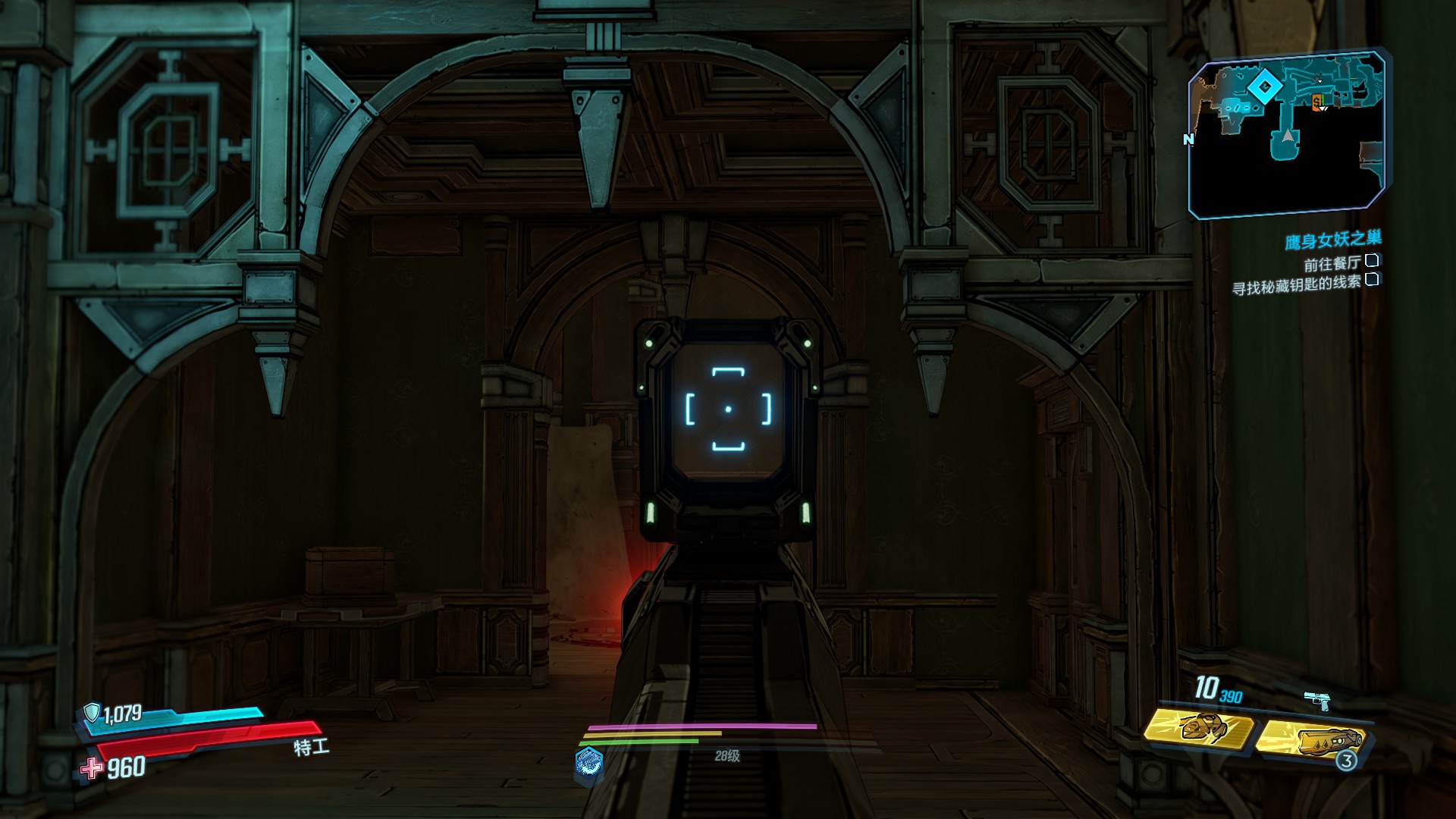This screenshot has height=819, width=1456.
Task: Click the red health cross icon
Action: coord(93,768)
